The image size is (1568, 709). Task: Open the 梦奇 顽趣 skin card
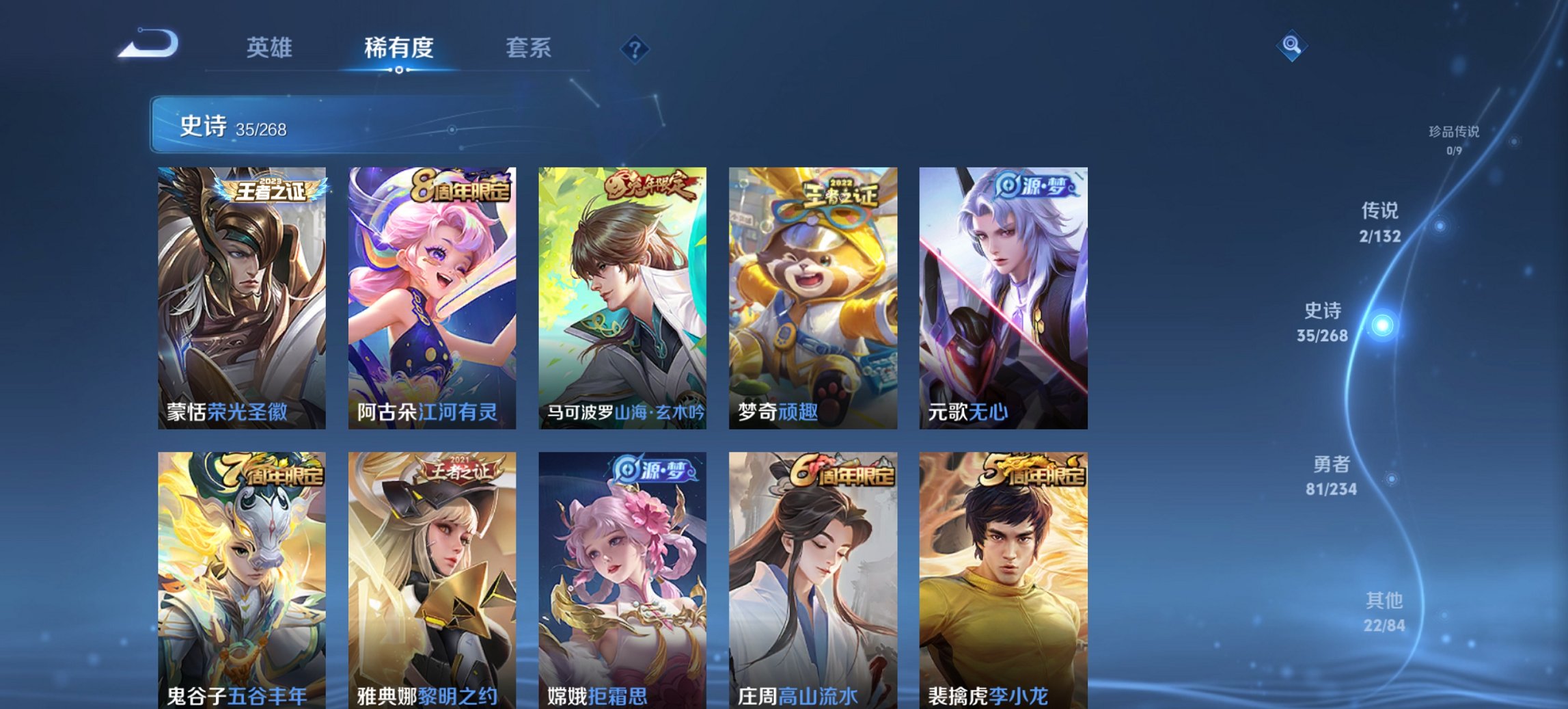[x=814, y=294]
